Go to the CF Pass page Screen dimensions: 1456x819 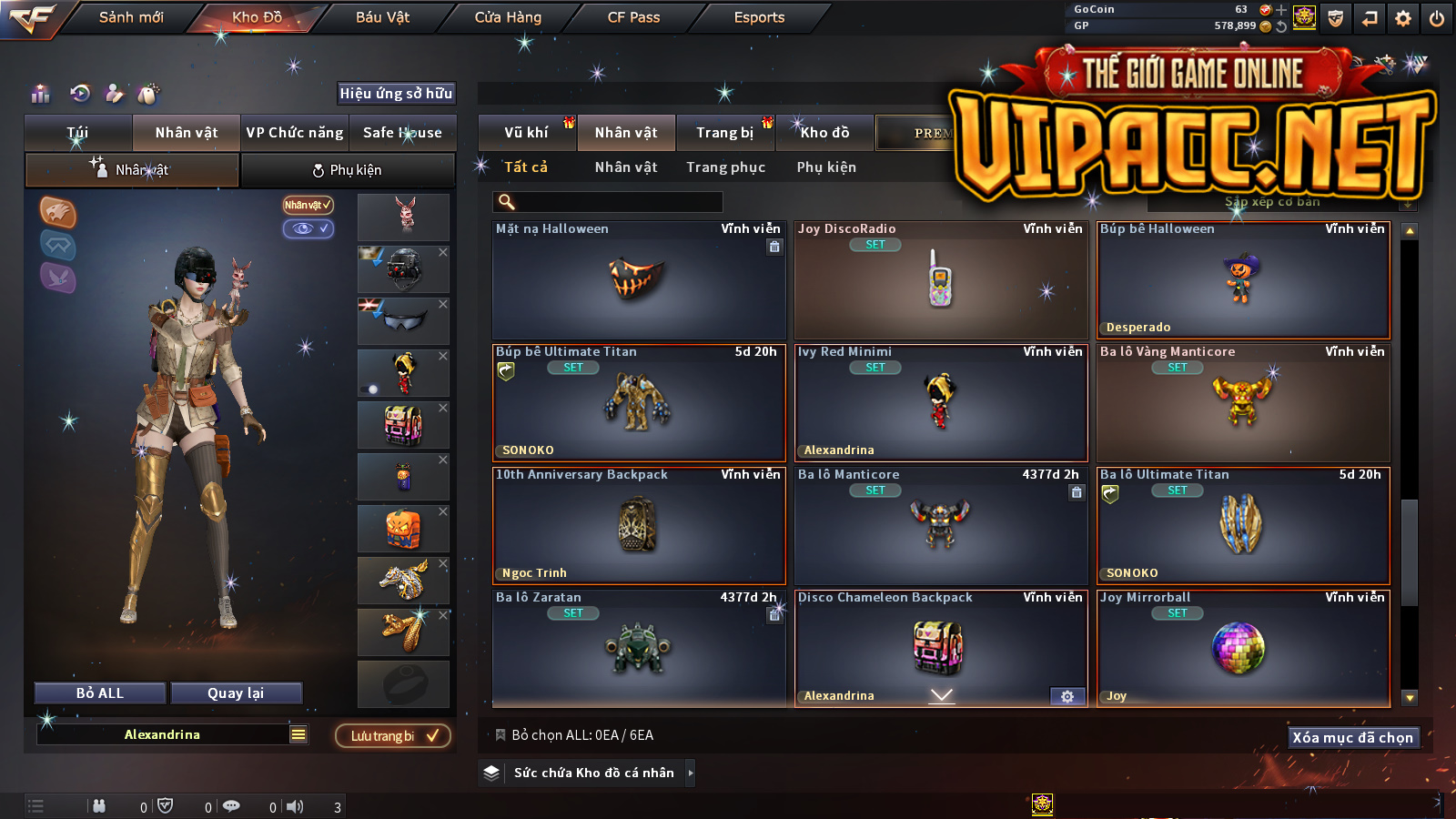click(x=633, y=17)
